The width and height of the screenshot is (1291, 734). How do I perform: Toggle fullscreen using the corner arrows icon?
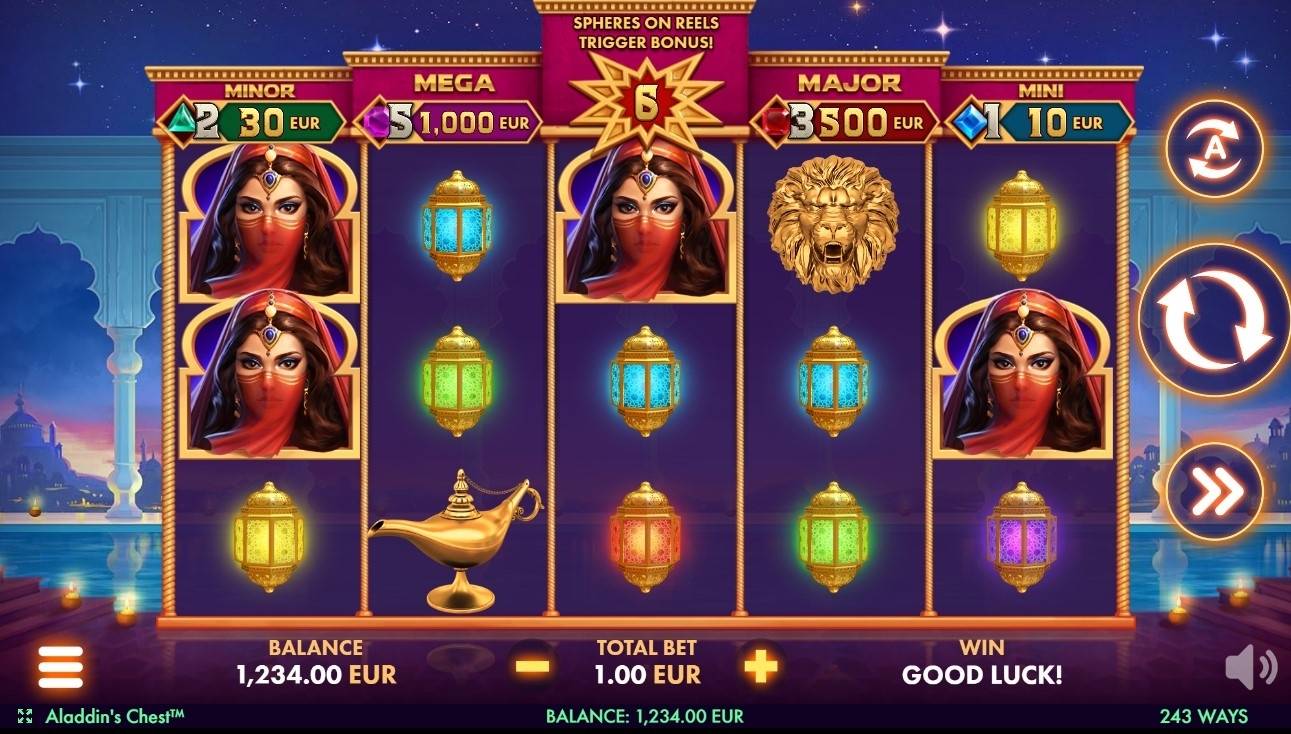click(x=25, y=716)
